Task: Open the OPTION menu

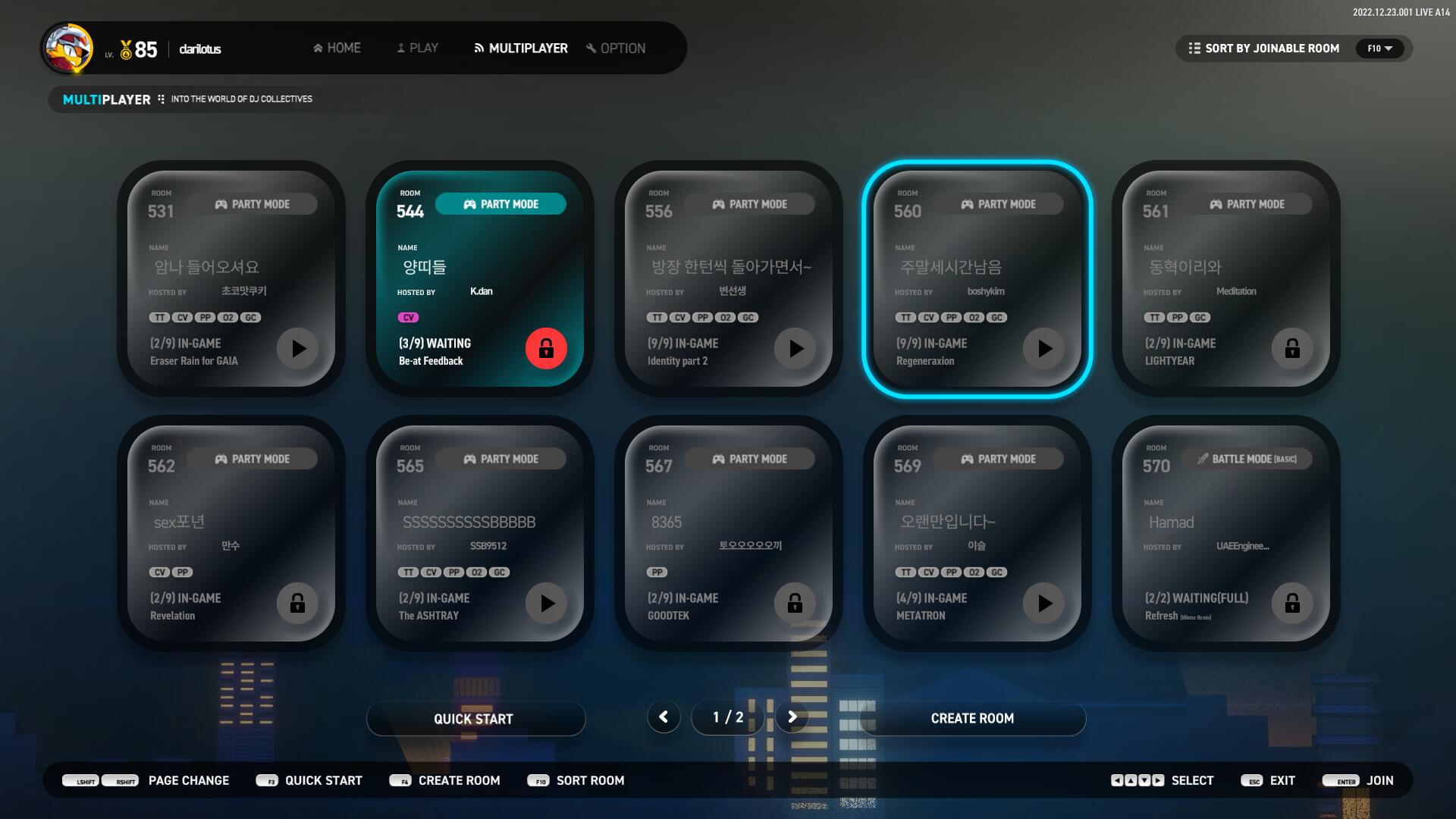Action: pyautogui.click(x=616, y=48)
